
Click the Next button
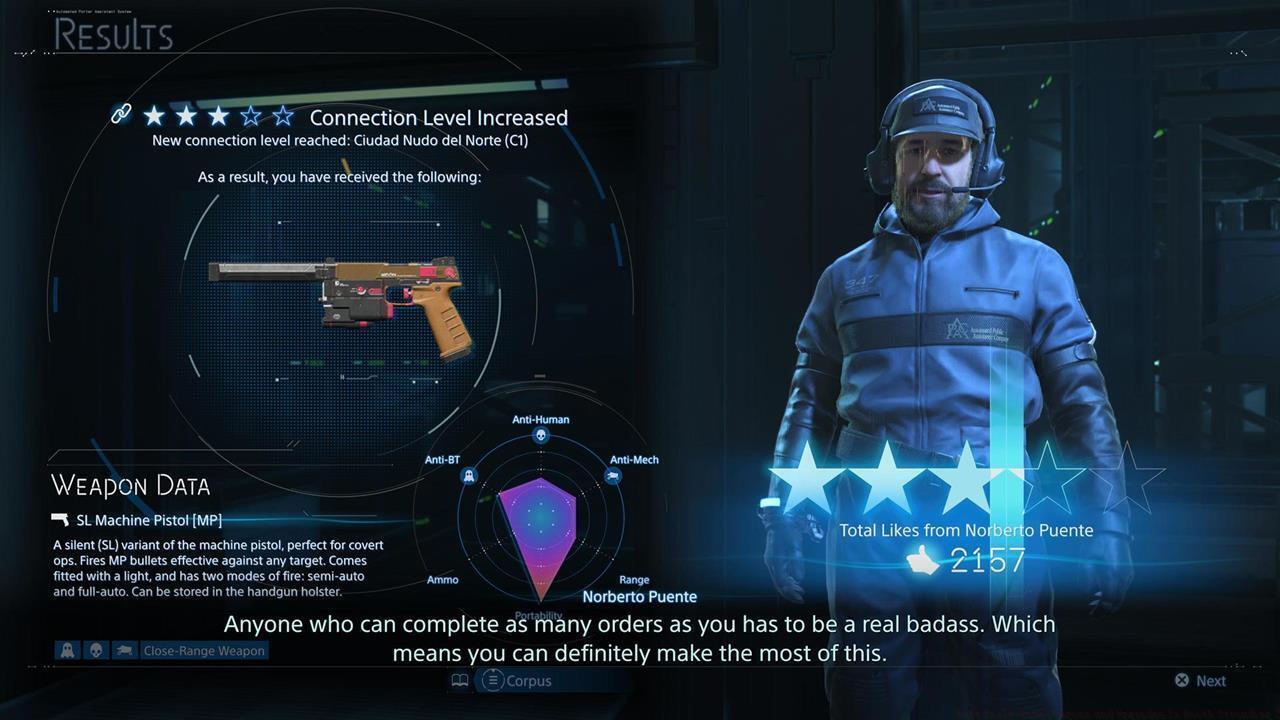pyautogui.click(x=1199, y=680)
